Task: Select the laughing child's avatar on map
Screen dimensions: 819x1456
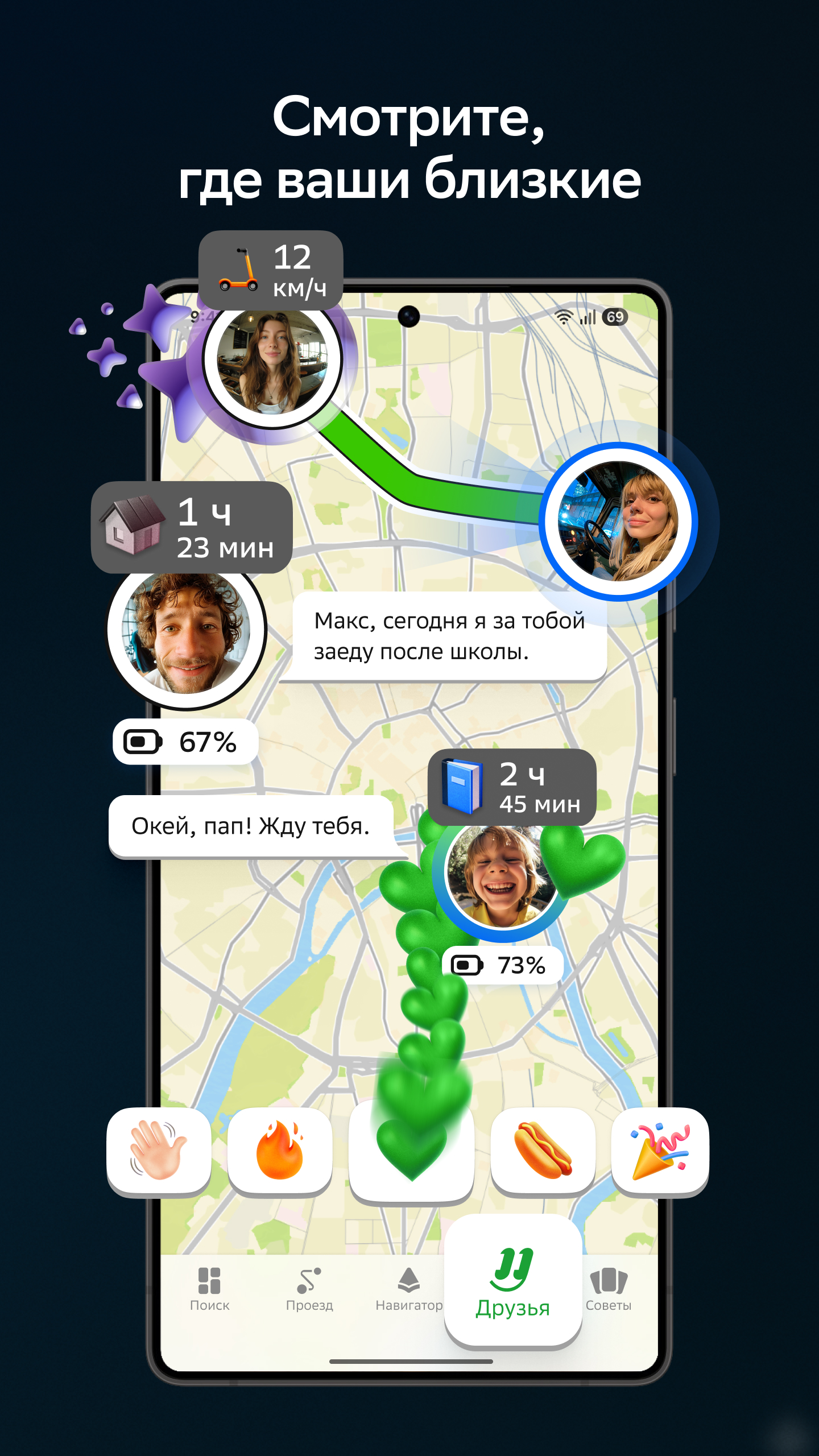Action: 501,876
